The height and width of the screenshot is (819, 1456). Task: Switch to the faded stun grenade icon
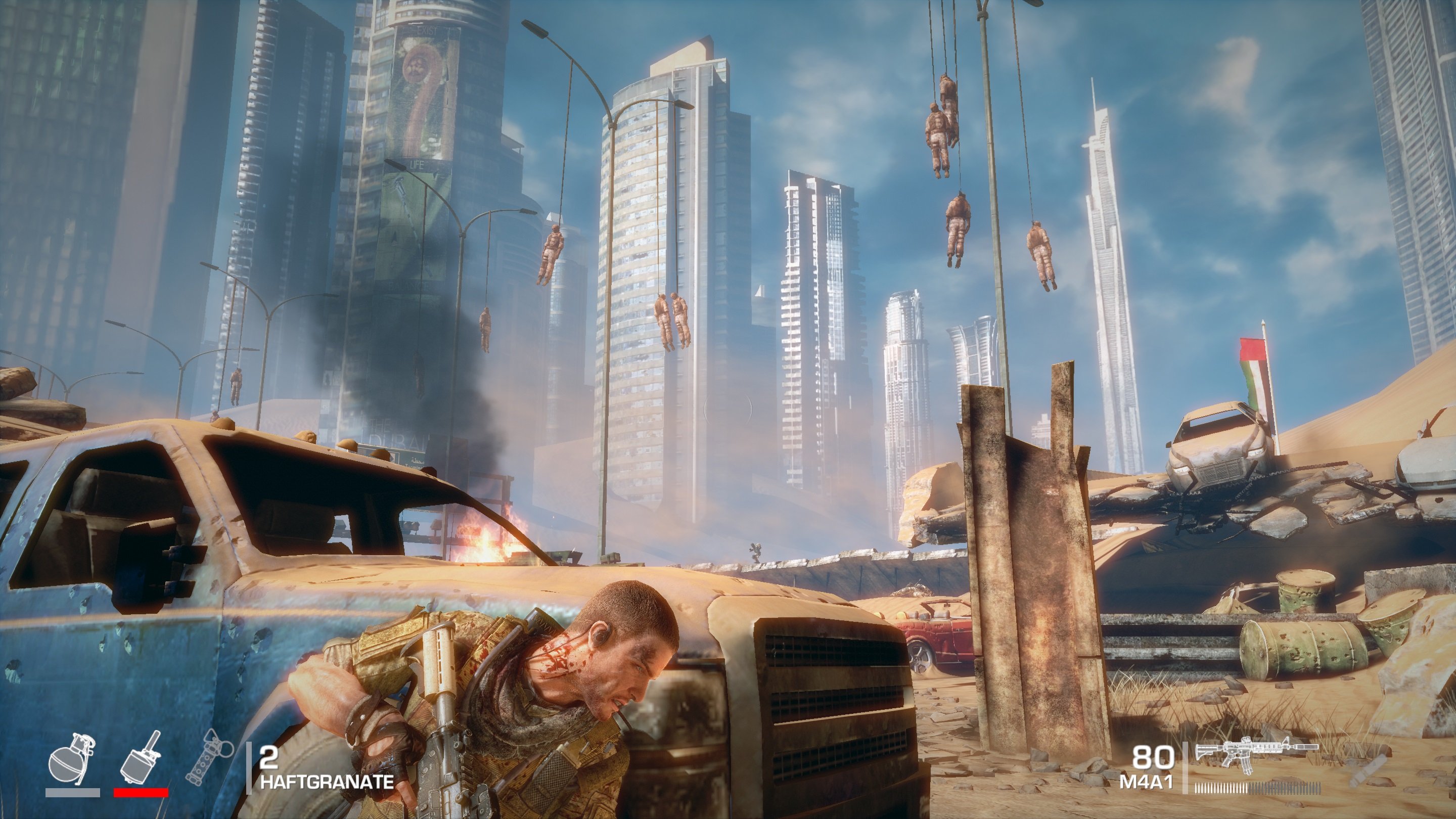210,757
